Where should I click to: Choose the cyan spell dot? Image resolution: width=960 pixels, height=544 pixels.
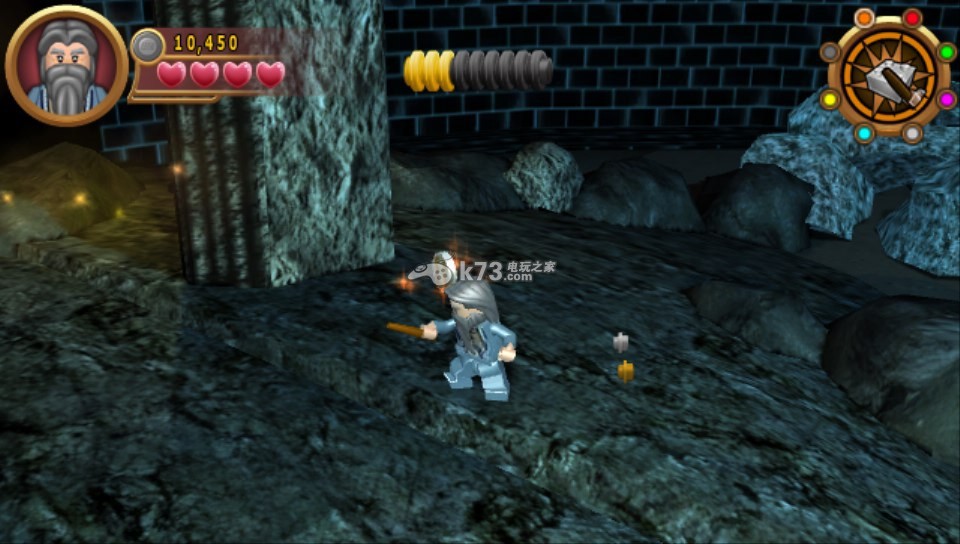864,133
